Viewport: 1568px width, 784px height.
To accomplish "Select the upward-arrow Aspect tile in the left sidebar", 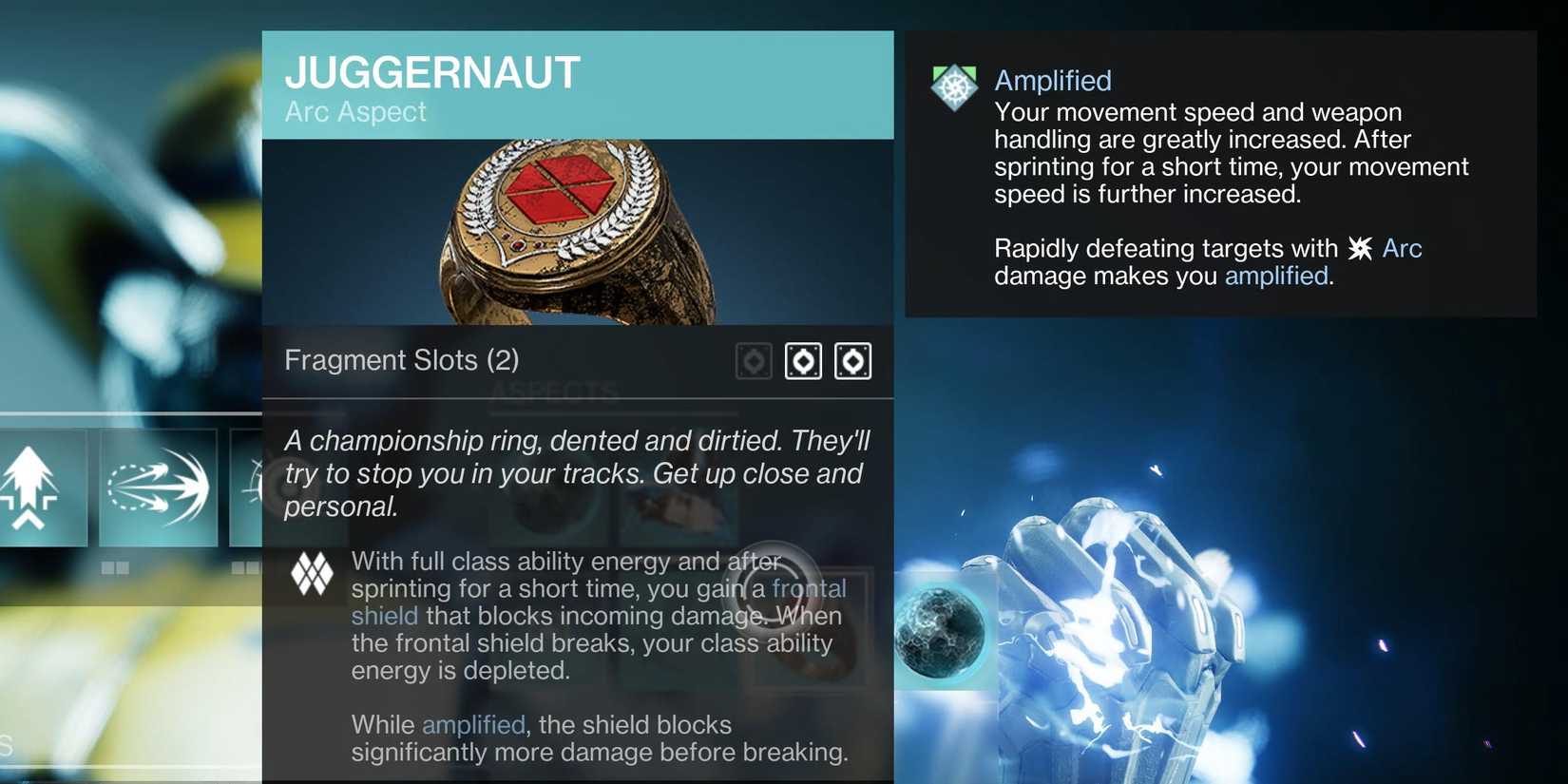I will (x=43, y=488).
